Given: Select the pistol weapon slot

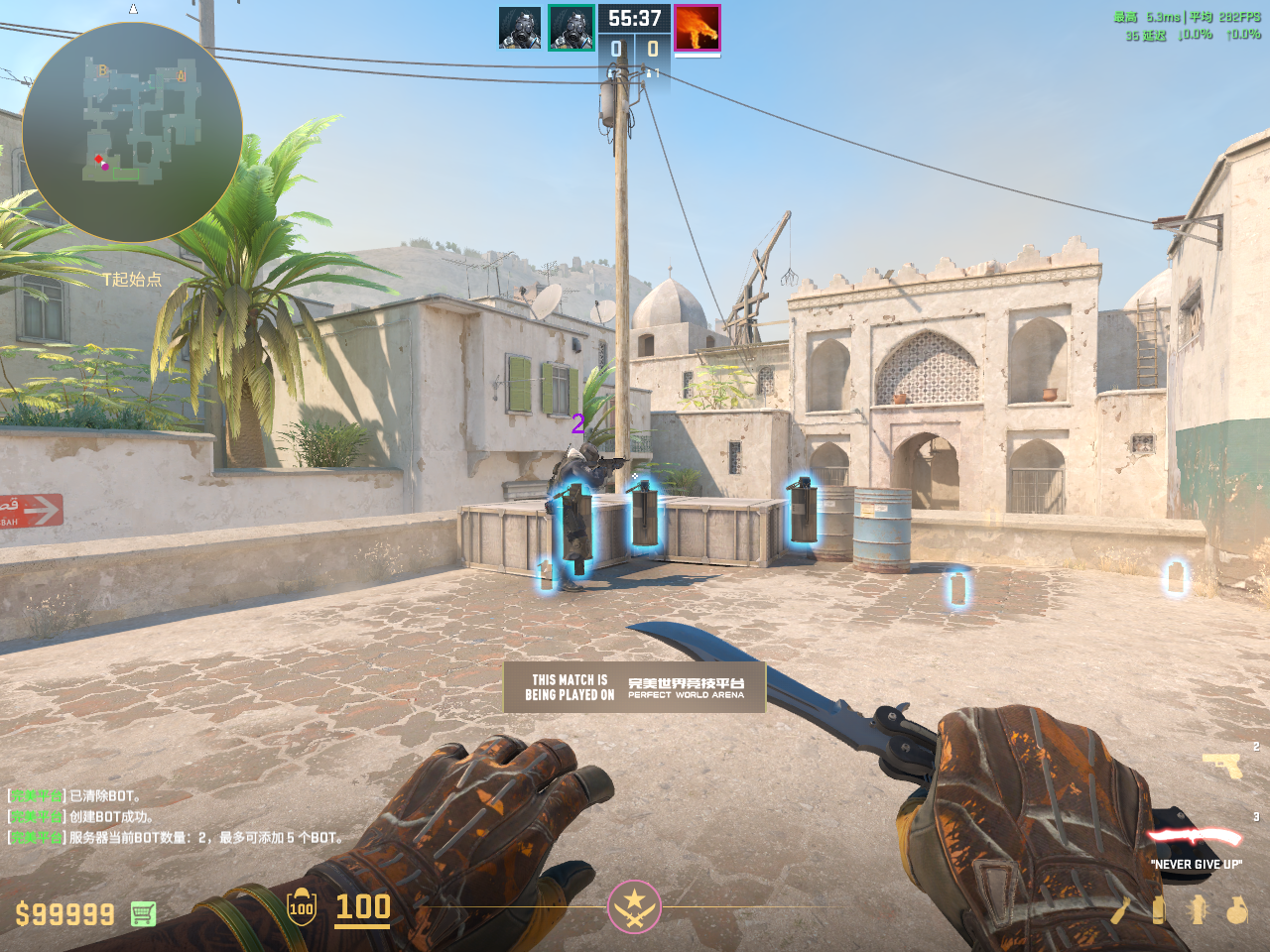Looking at the screenshot, I should (x=1221, y=765).
